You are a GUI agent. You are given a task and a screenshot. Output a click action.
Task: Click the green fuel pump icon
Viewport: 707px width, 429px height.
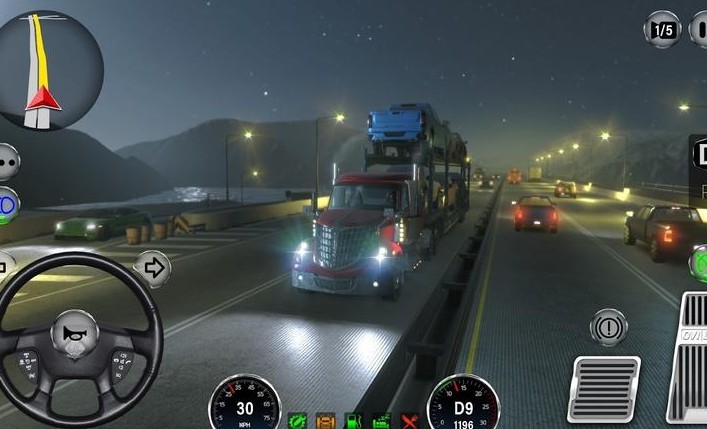[x=354, y=421]
